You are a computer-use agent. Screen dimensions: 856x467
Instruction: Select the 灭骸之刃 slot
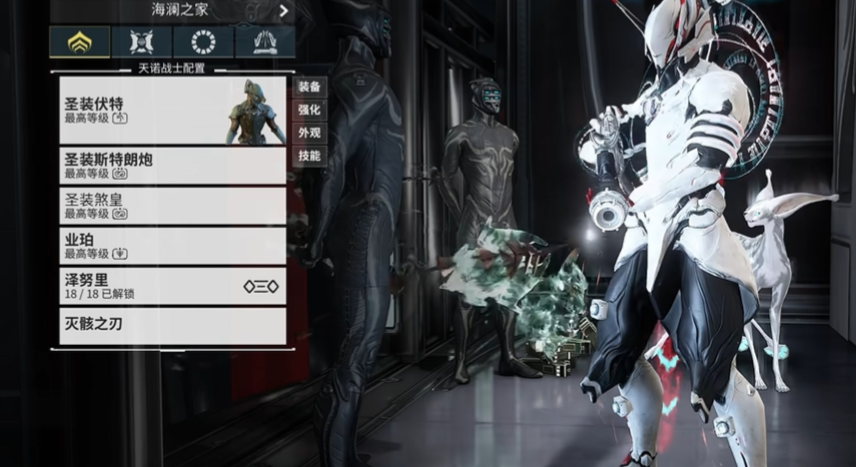172,326
